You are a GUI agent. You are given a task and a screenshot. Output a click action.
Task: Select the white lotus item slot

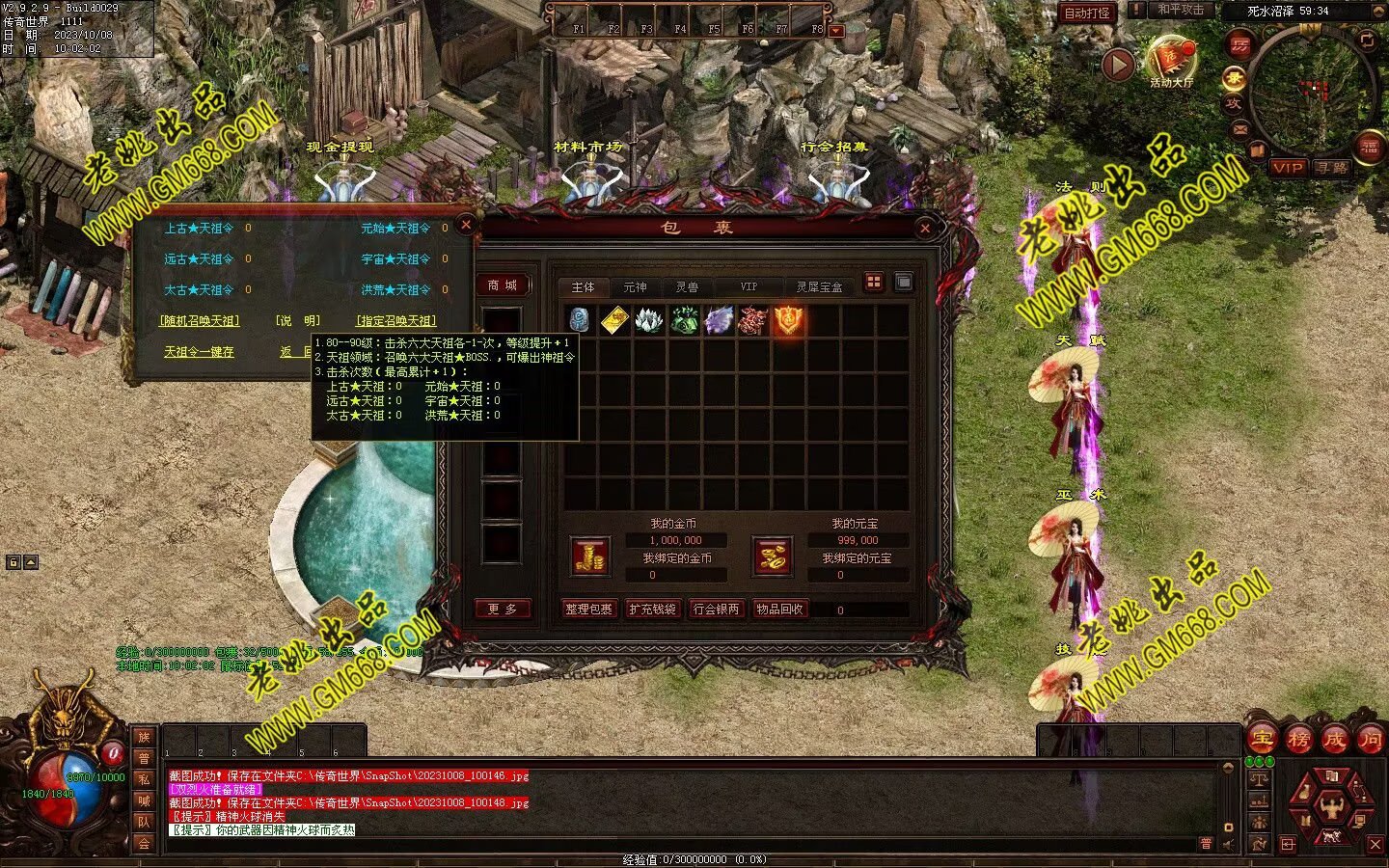(x=648, y=321)
